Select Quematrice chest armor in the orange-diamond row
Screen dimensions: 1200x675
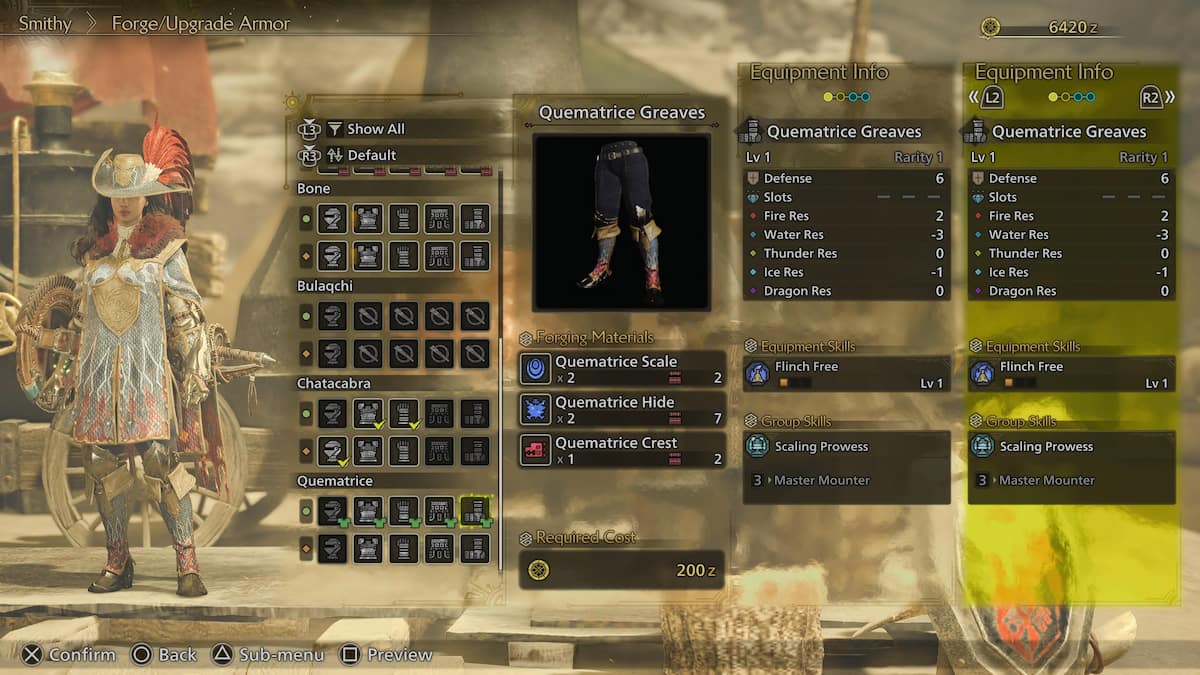[368, 548]
